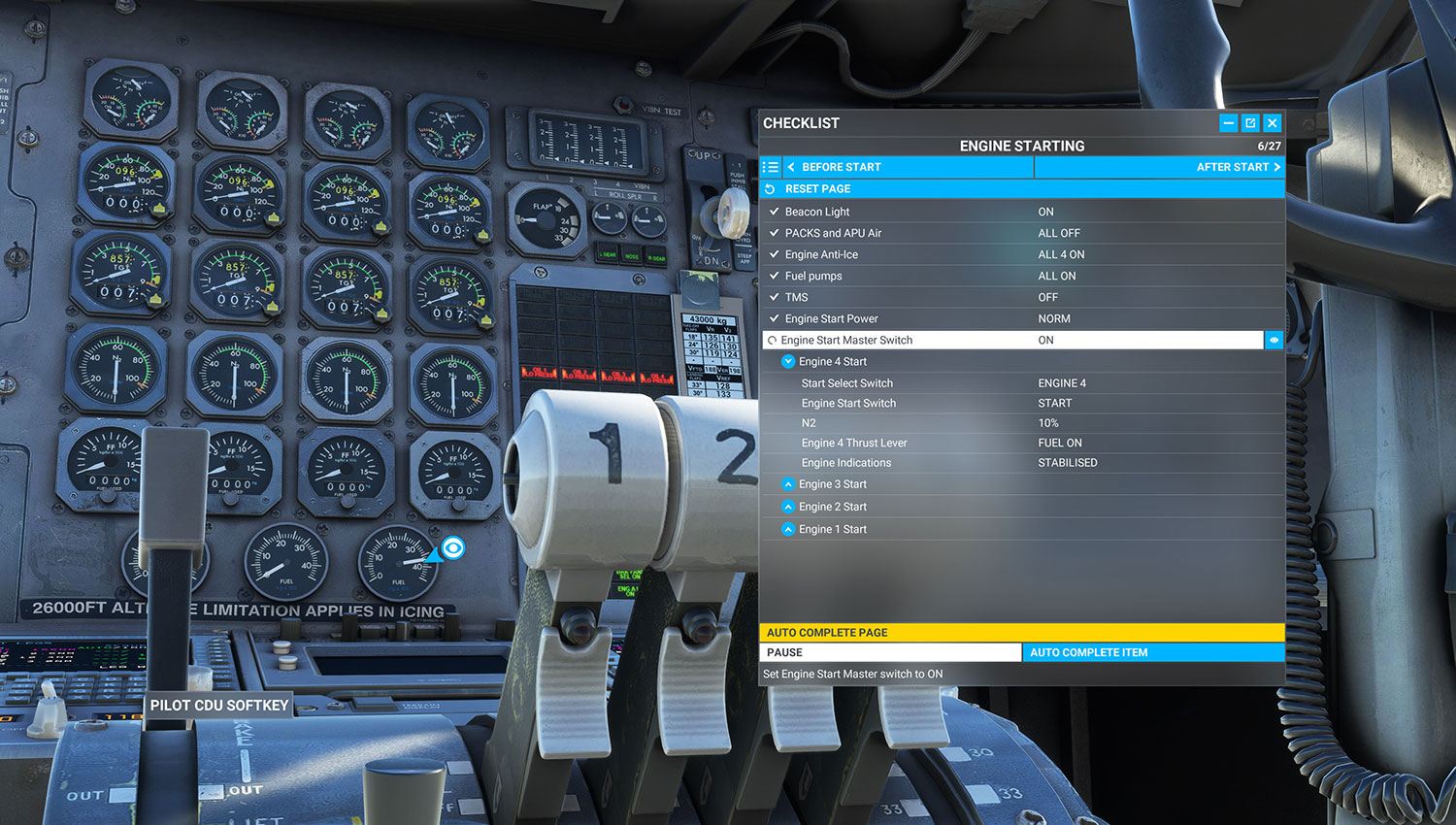1456x825 pixels.
Task: Click the Before Start back chevron icon
Action: tap(794, 166)
